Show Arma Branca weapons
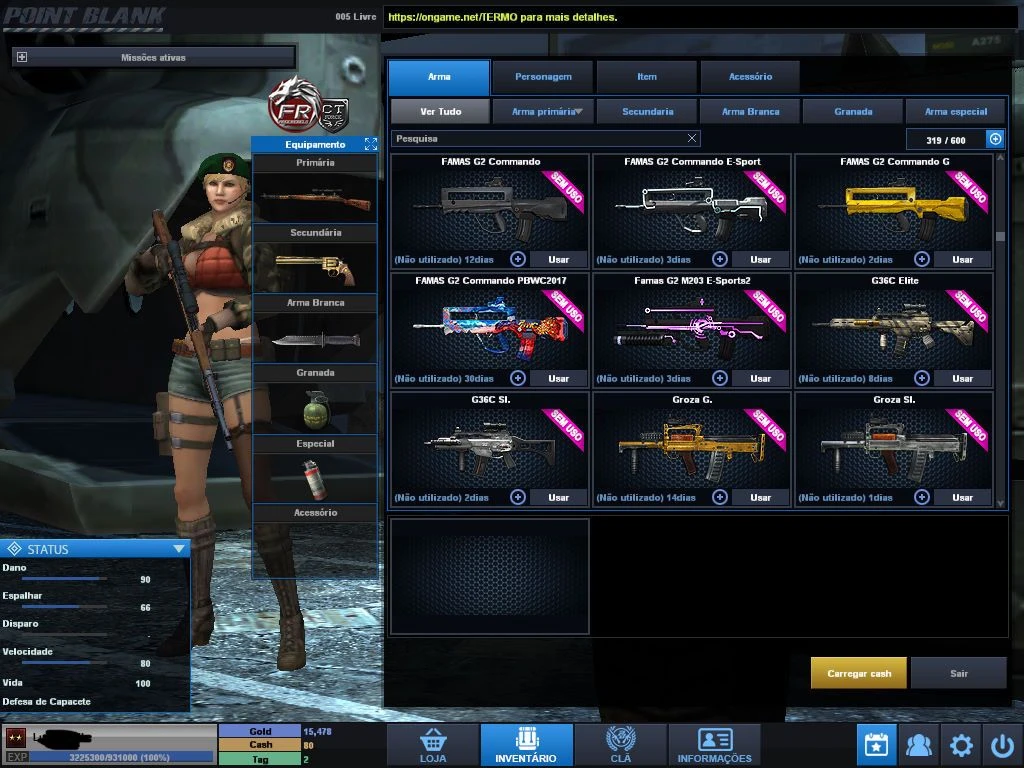Screen dimensions: 1024x768 click(750, 112)
